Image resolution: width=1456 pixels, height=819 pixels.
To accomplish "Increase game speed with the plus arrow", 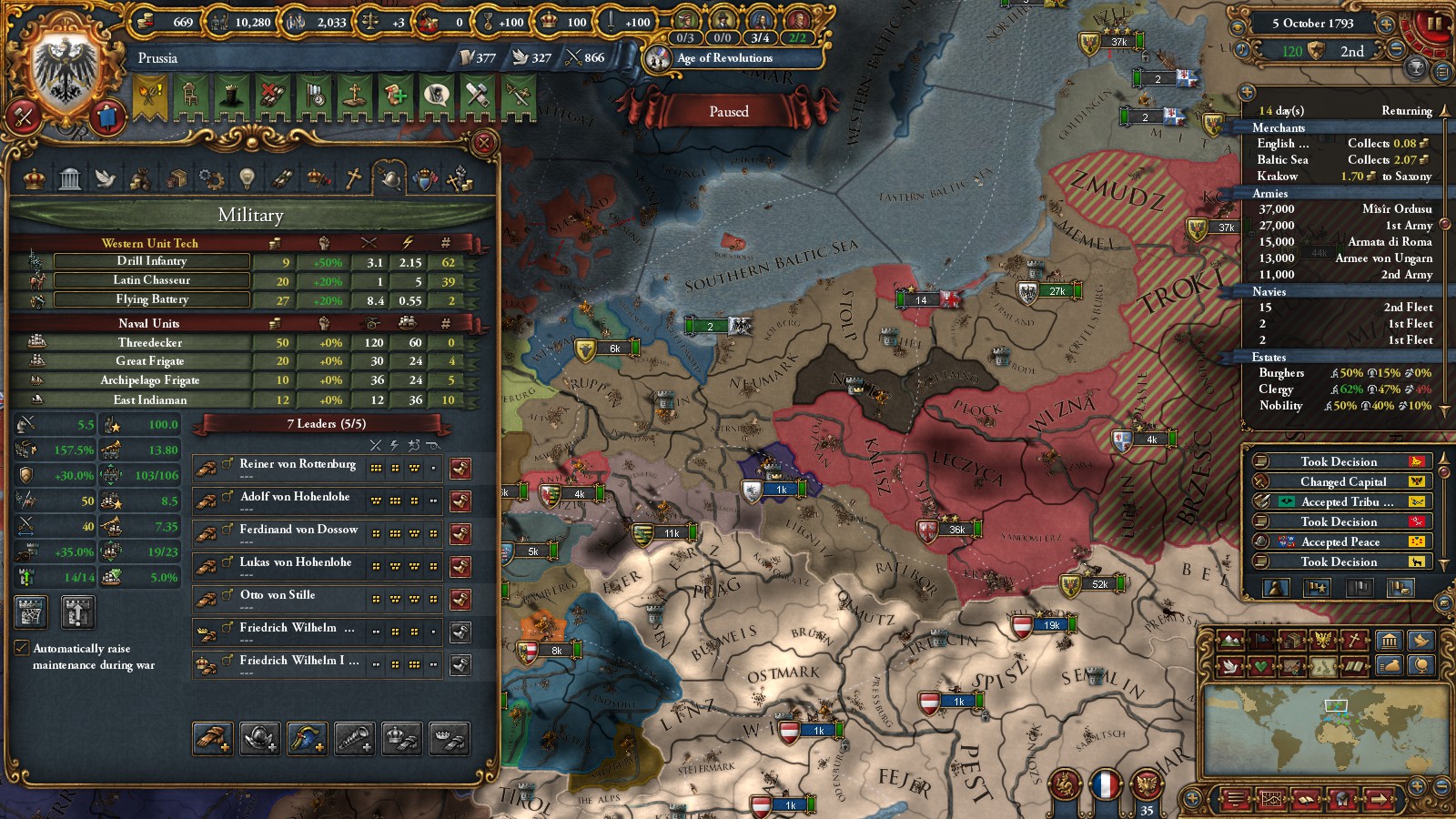I will tap(1386, 25).
